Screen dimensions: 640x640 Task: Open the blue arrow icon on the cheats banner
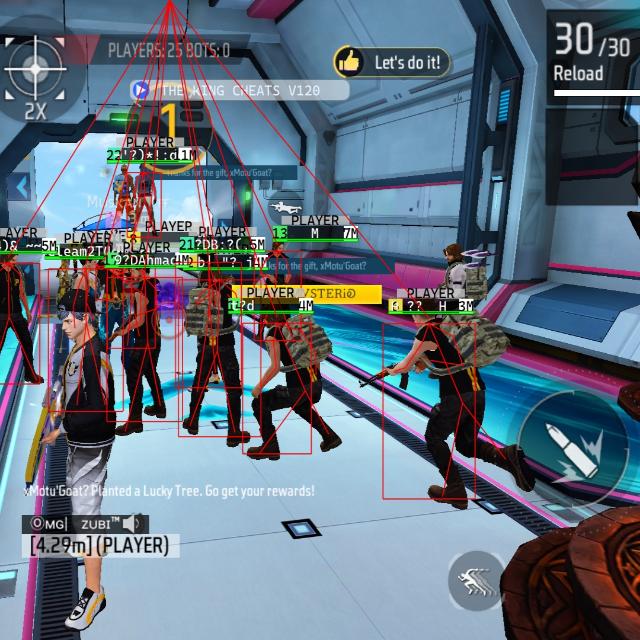click(141, 90)
